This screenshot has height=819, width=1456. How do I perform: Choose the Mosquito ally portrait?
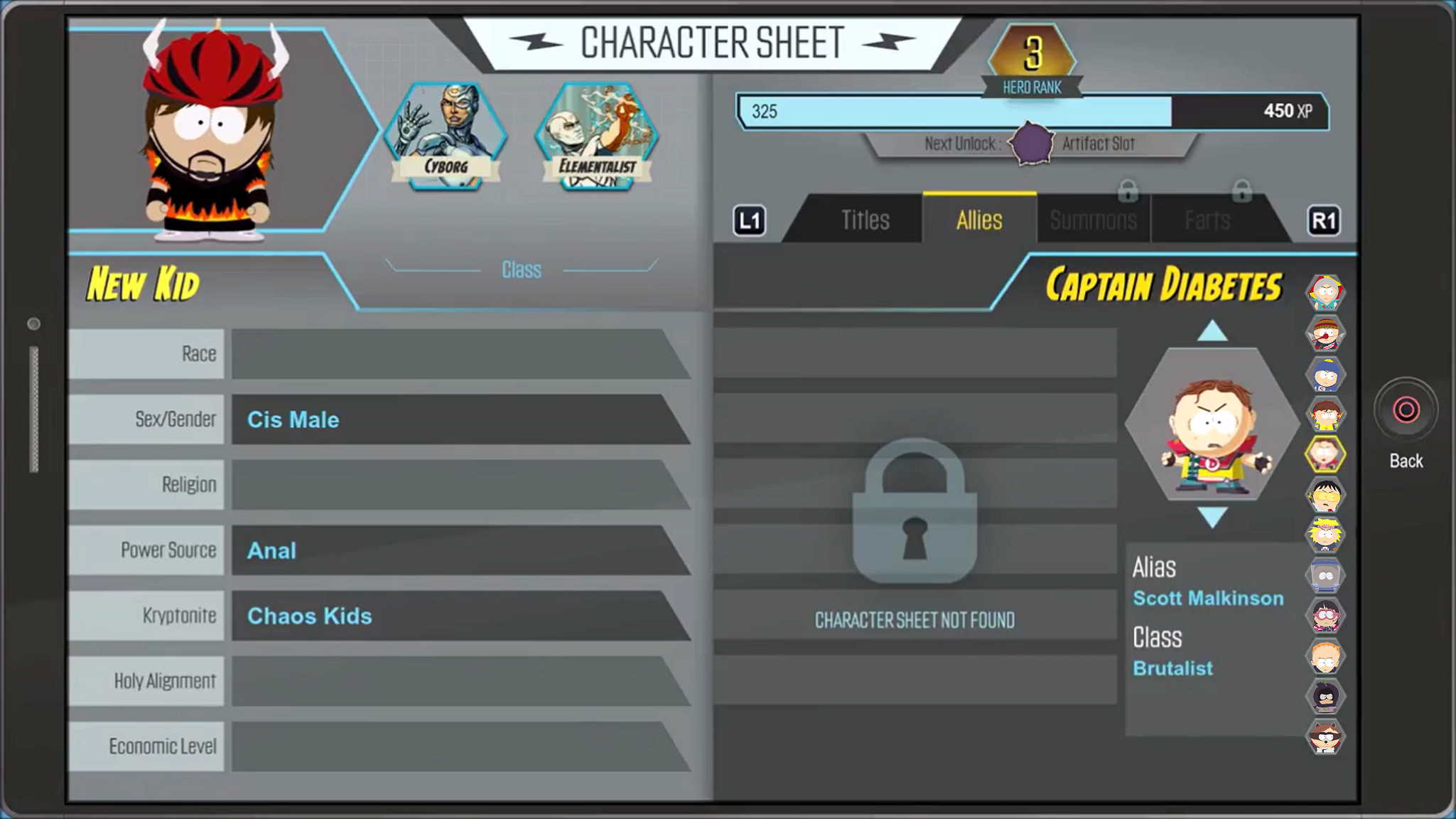coord(1325,333)
